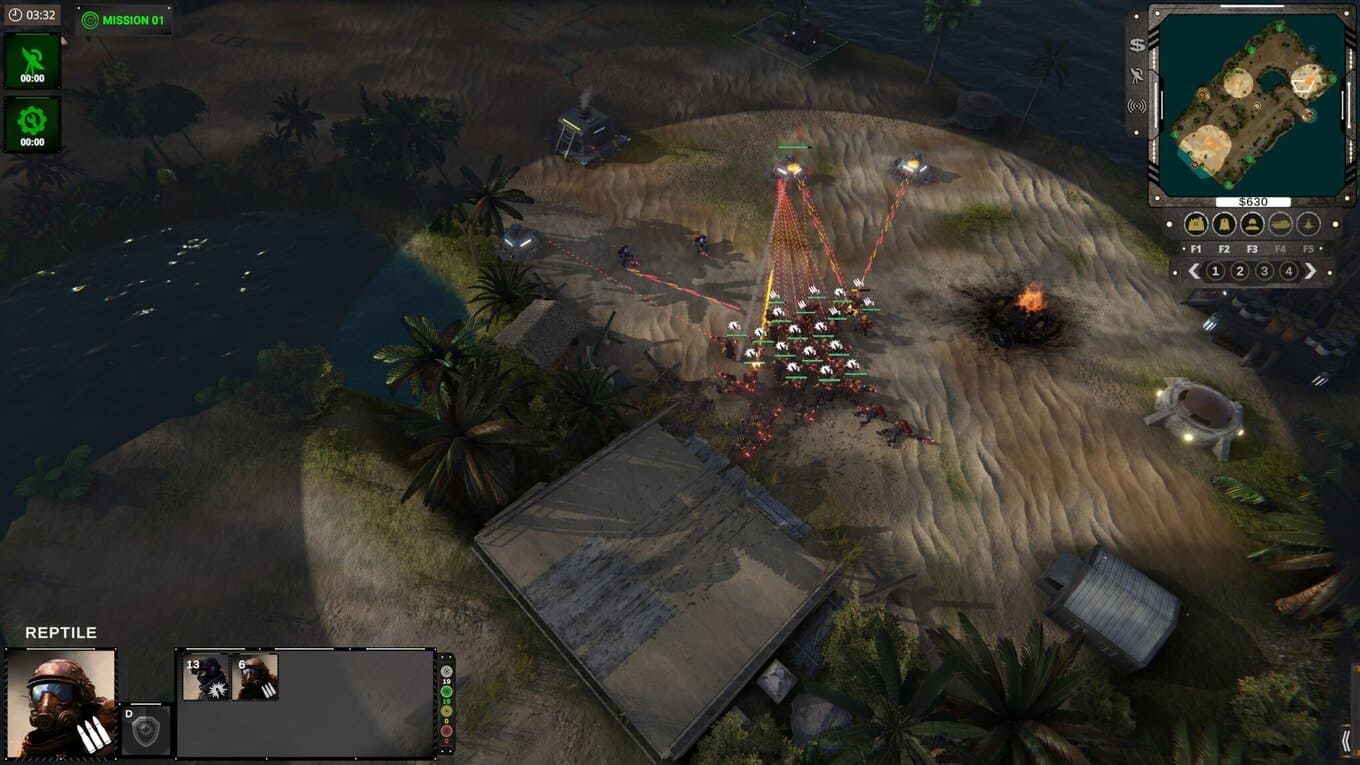Select the dollar sign economy button

[x=1137, y=45]
